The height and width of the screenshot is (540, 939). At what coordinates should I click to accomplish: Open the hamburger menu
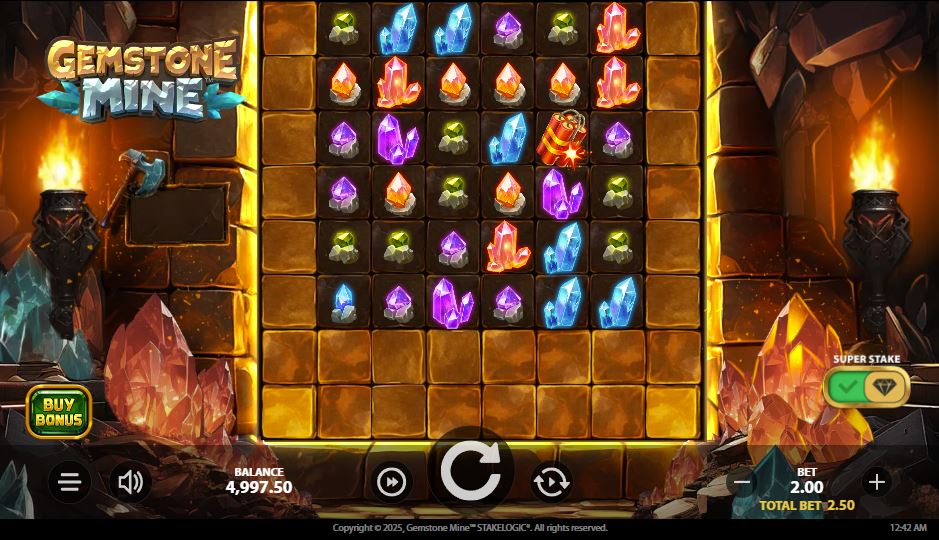(x=69, y=483)
